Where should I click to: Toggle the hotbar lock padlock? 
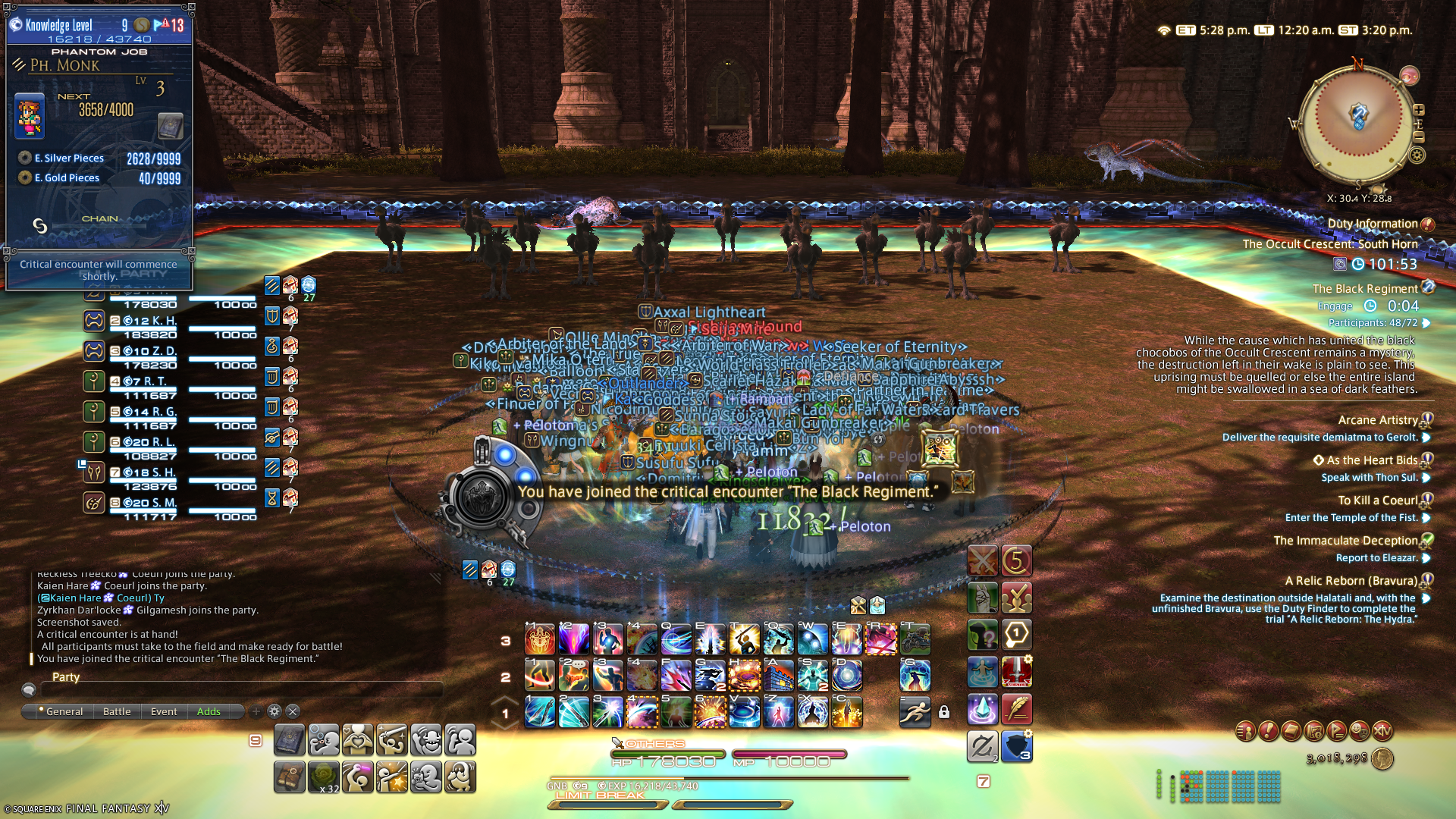pyautogui.click(x=944, y=712)
